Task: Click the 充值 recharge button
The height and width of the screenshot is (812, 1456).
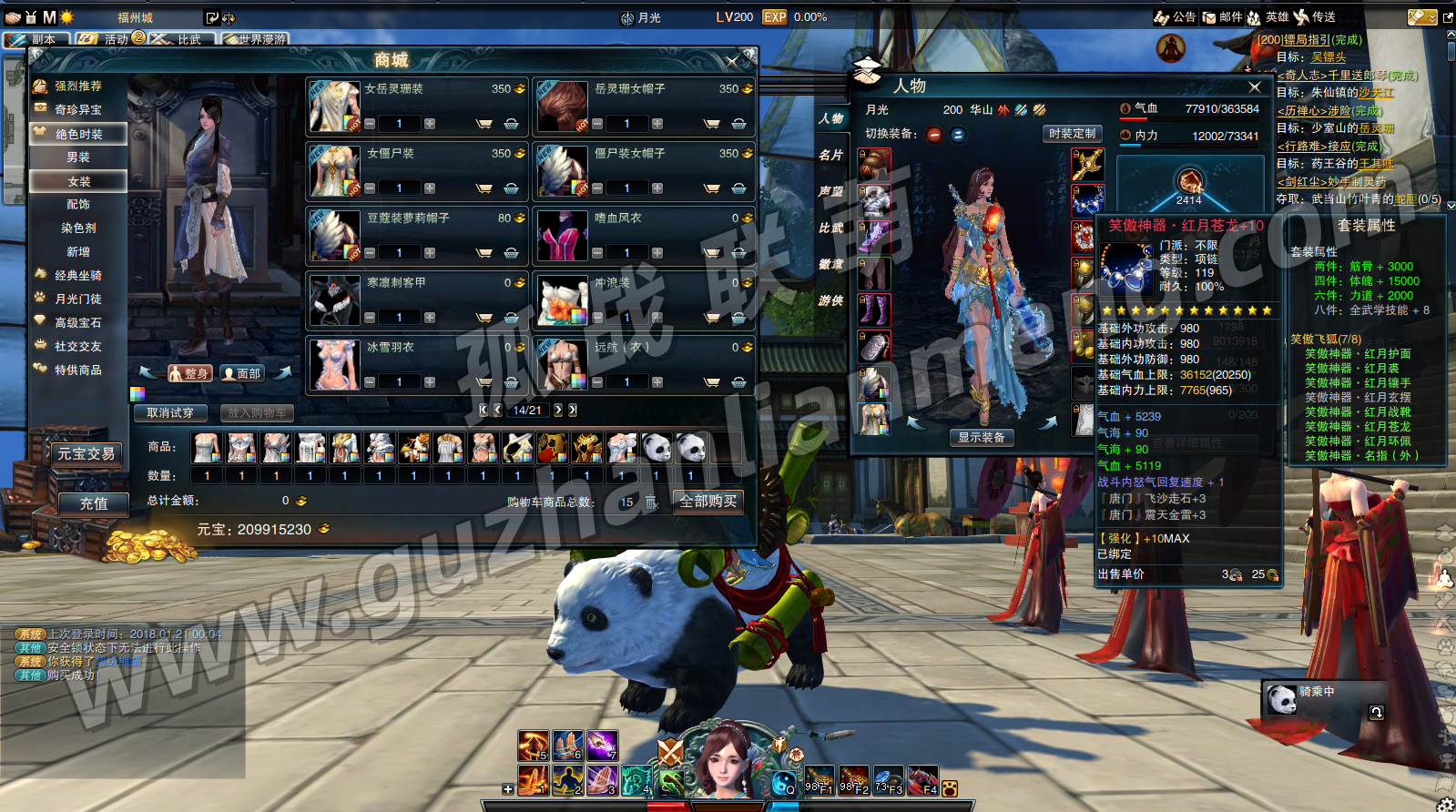Action: pos(94,503)
